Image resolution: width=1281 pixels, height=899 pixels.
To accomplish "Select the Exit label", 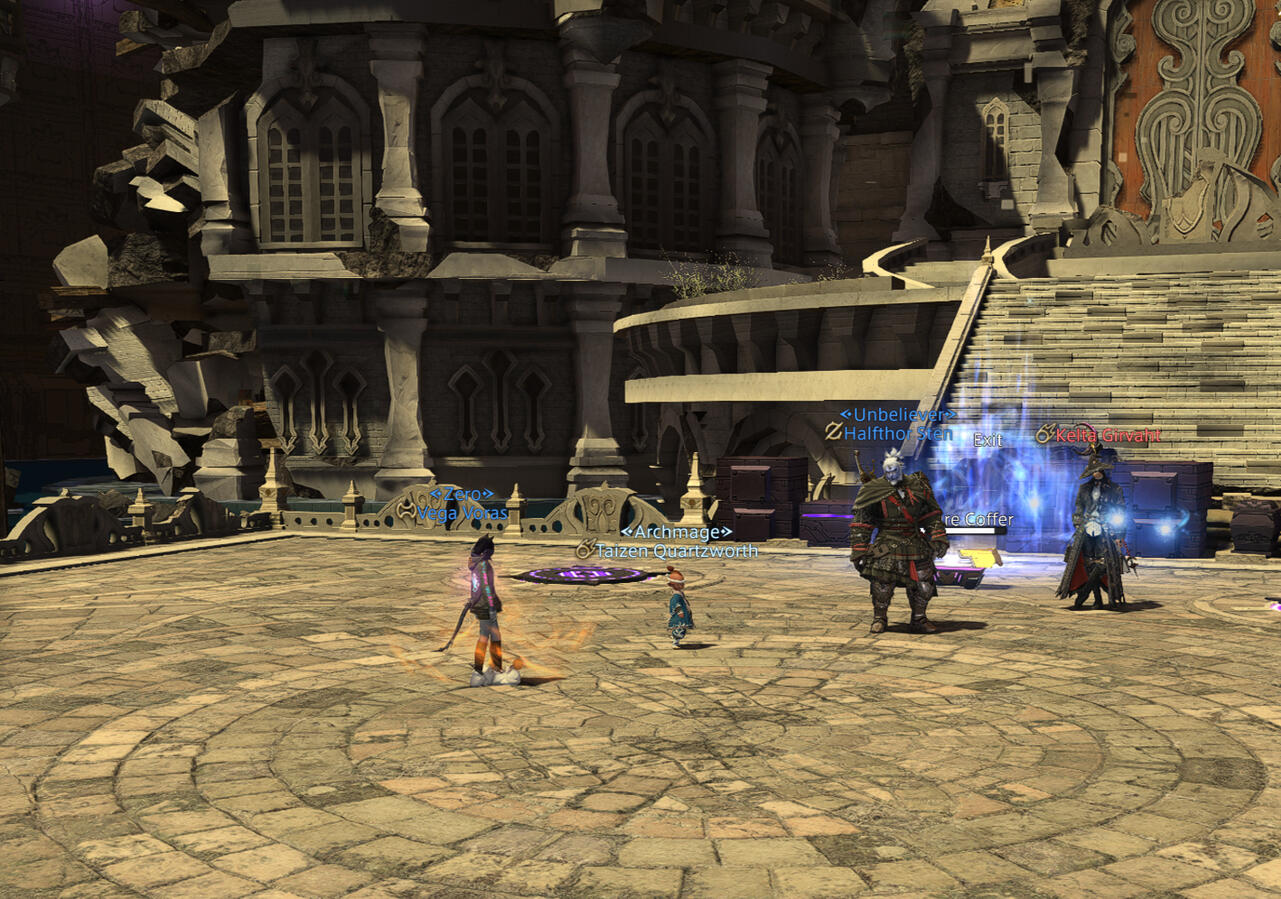I will coord(988,440).
